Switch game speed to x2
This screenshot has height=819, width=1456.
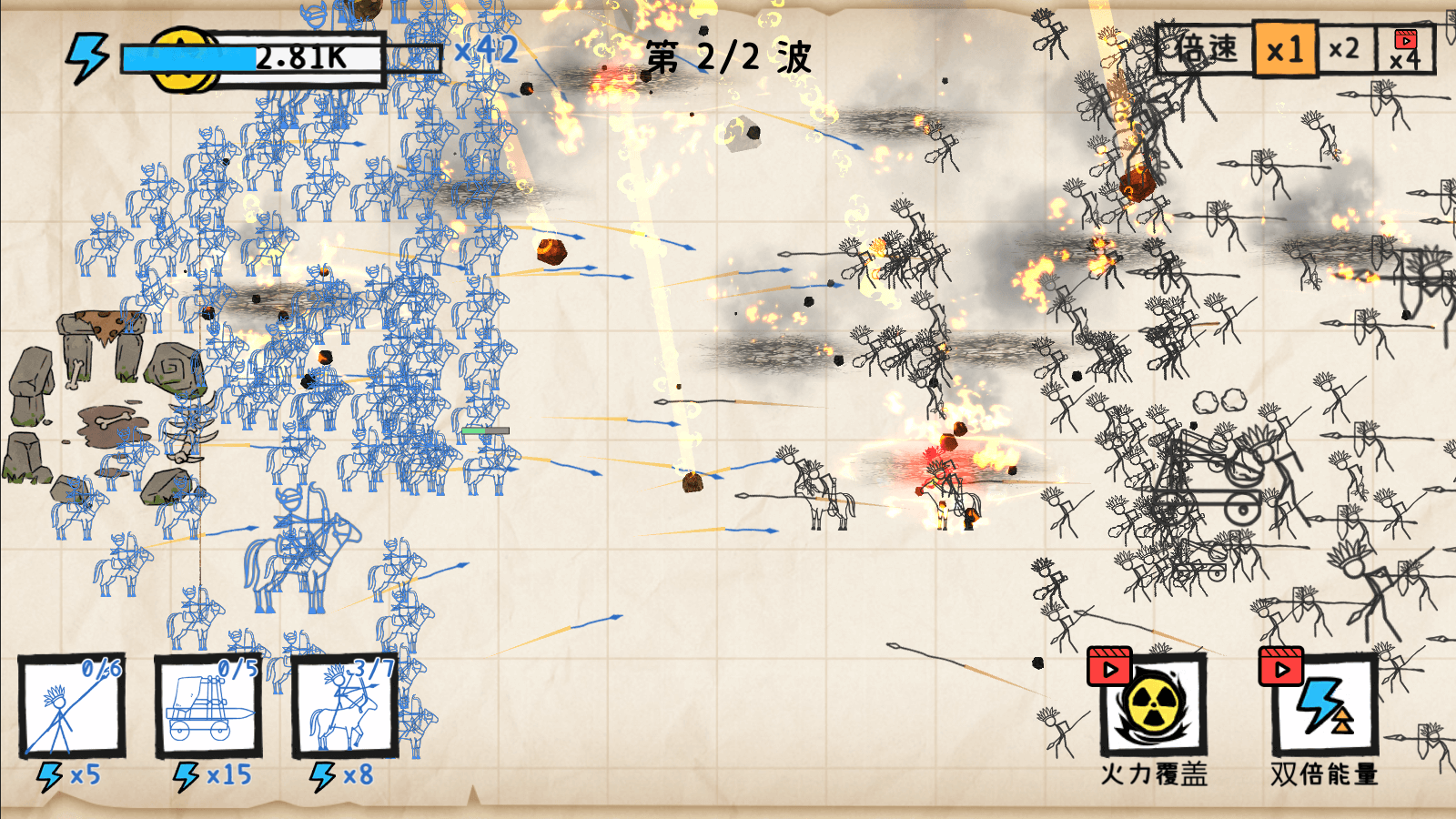click(1343, 49)
